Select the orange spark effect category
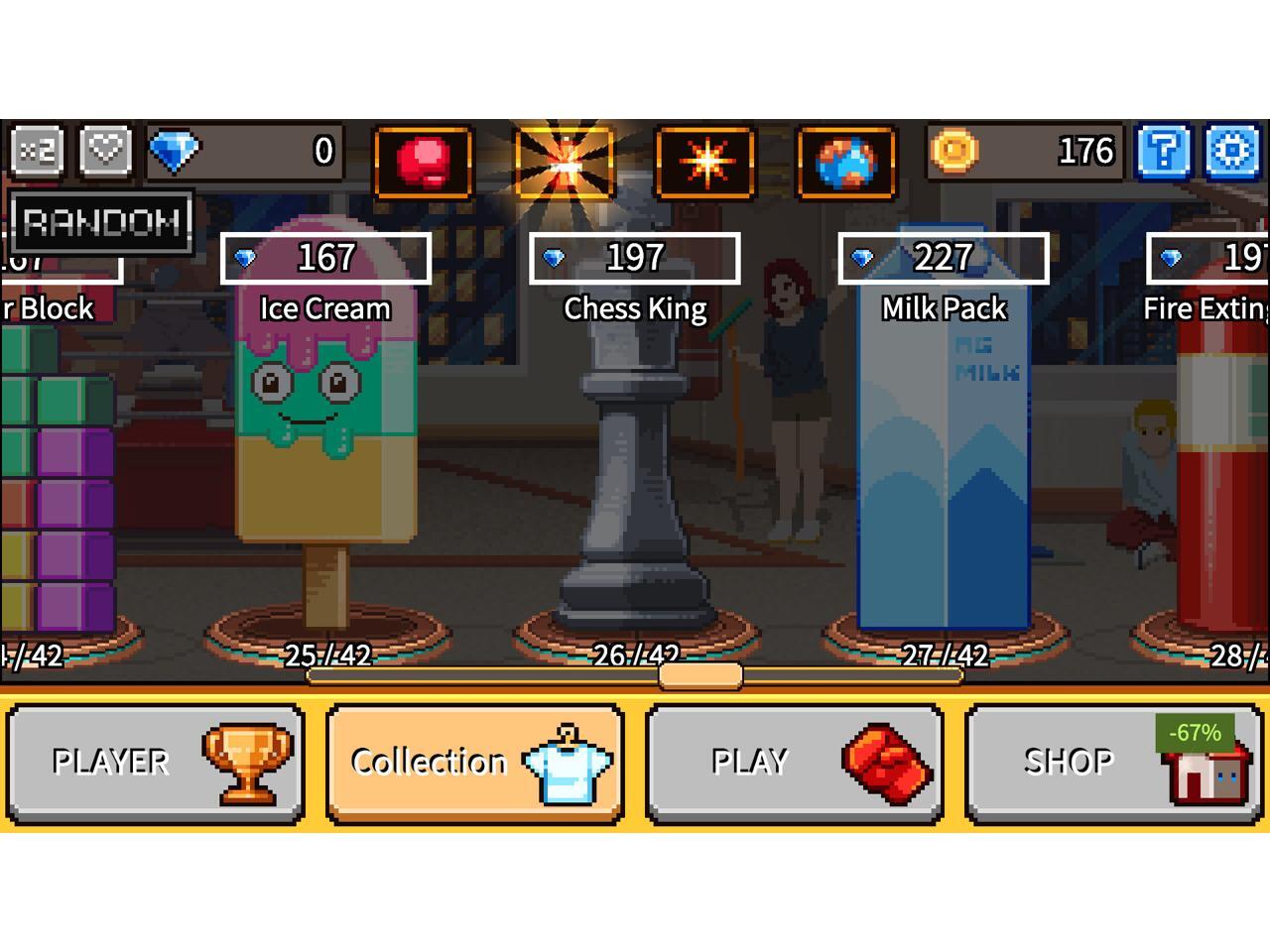The image size is (1270, 952). pos(705,160)
